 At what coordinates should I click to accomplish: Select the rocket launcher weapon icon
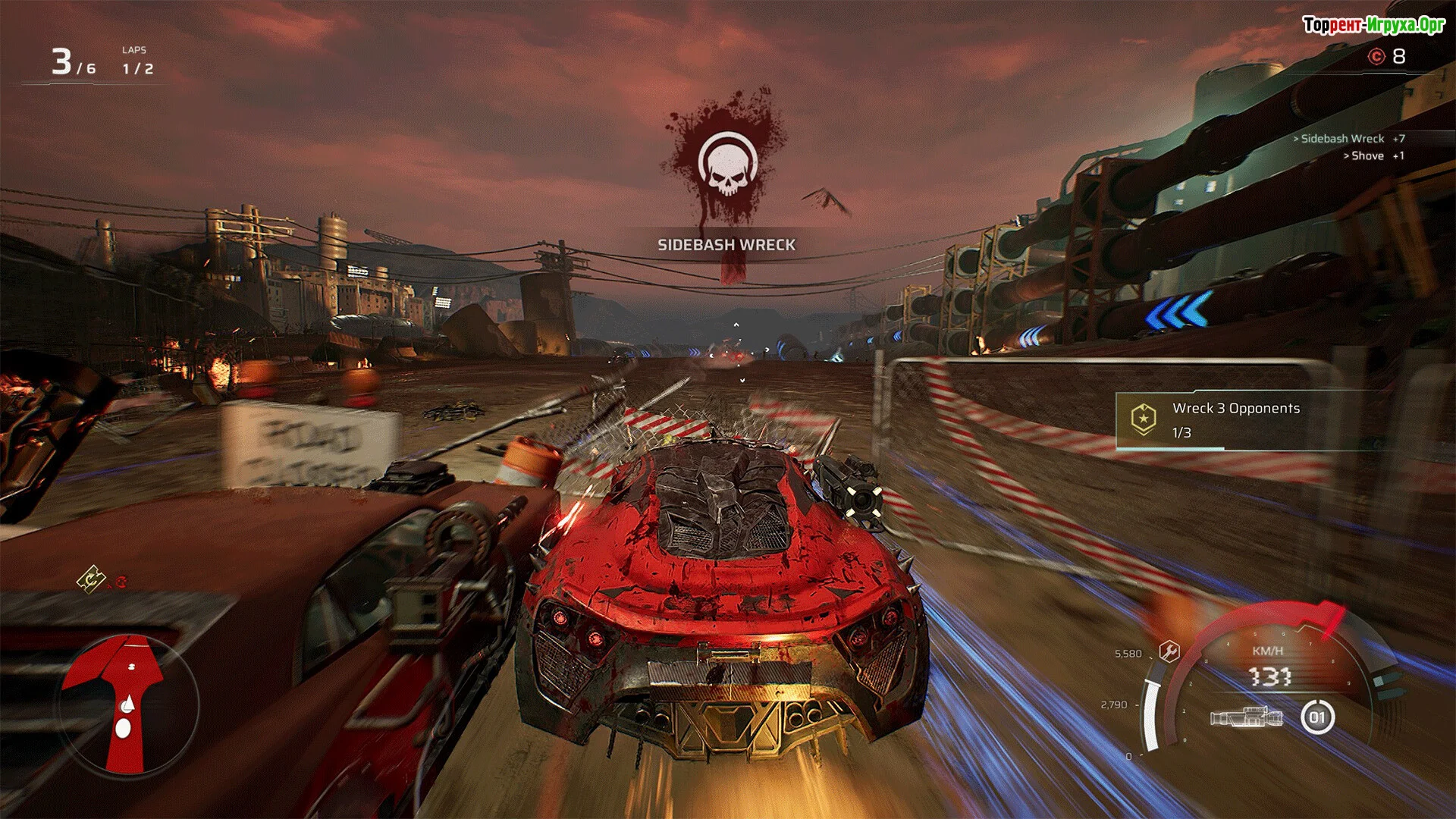click(x=1246, y=717)
